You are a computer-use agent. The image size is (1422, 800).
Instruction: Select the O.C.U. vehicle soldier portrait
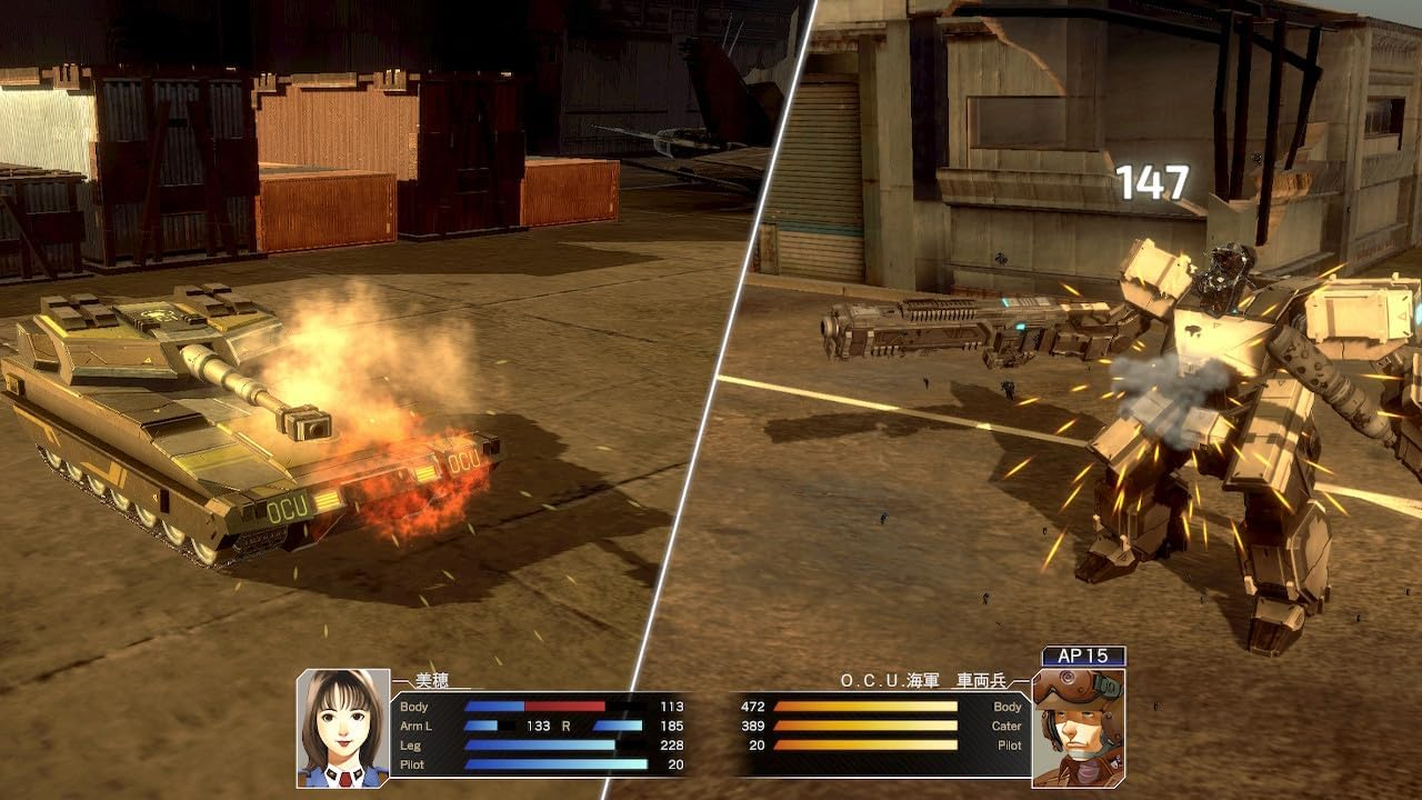click(x=1078, y=727)
